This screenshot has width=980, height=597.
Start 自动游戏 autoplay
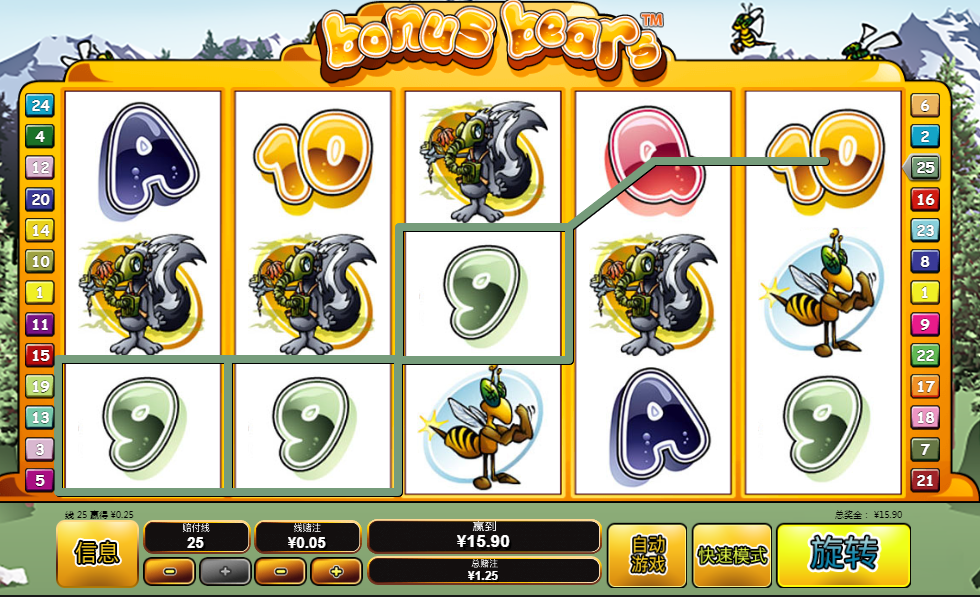click(647, 555)
